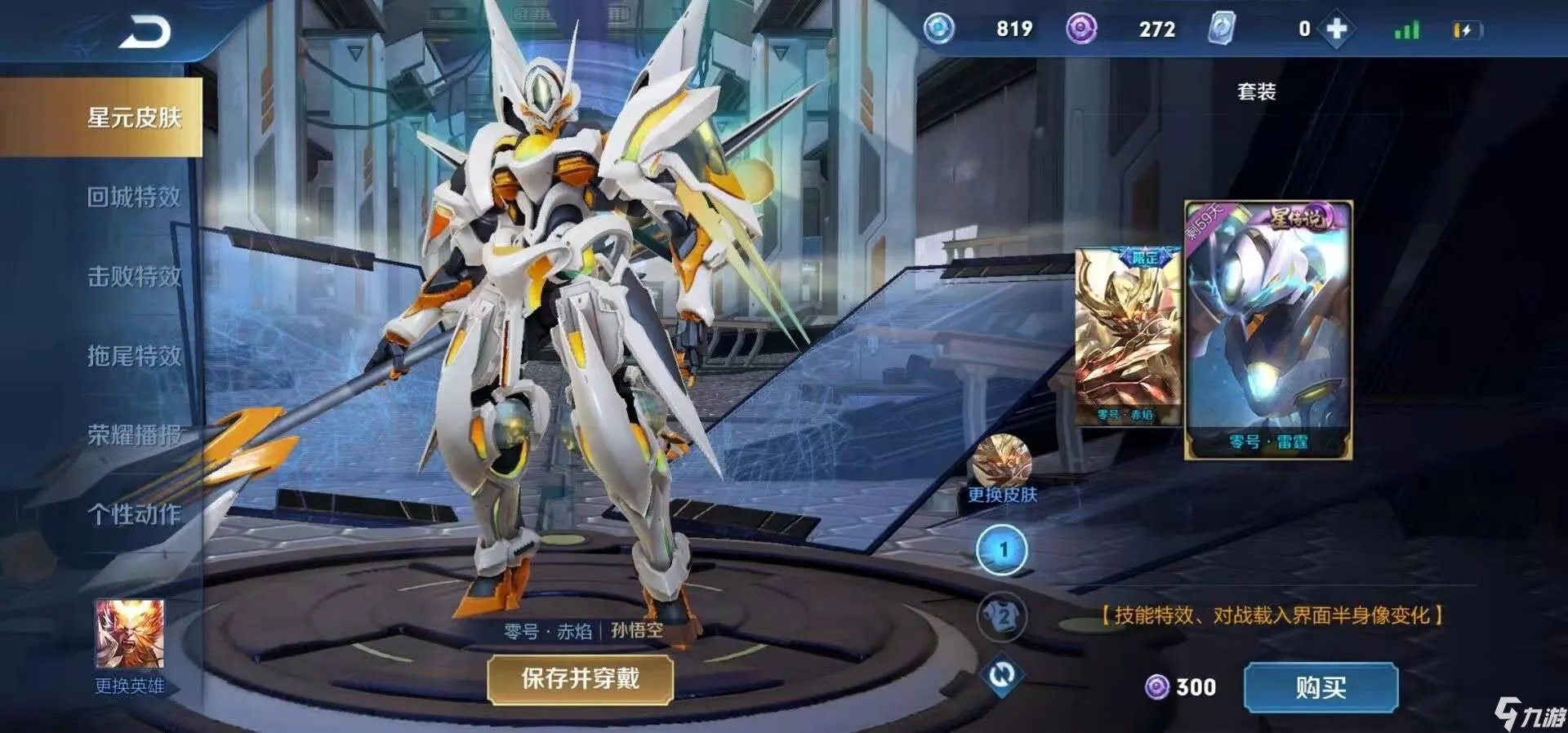Select the 零号·赤焰 skin card
Viewport: 1568px width, 733px height.
pyautogui.click(x=1127, y=336)
